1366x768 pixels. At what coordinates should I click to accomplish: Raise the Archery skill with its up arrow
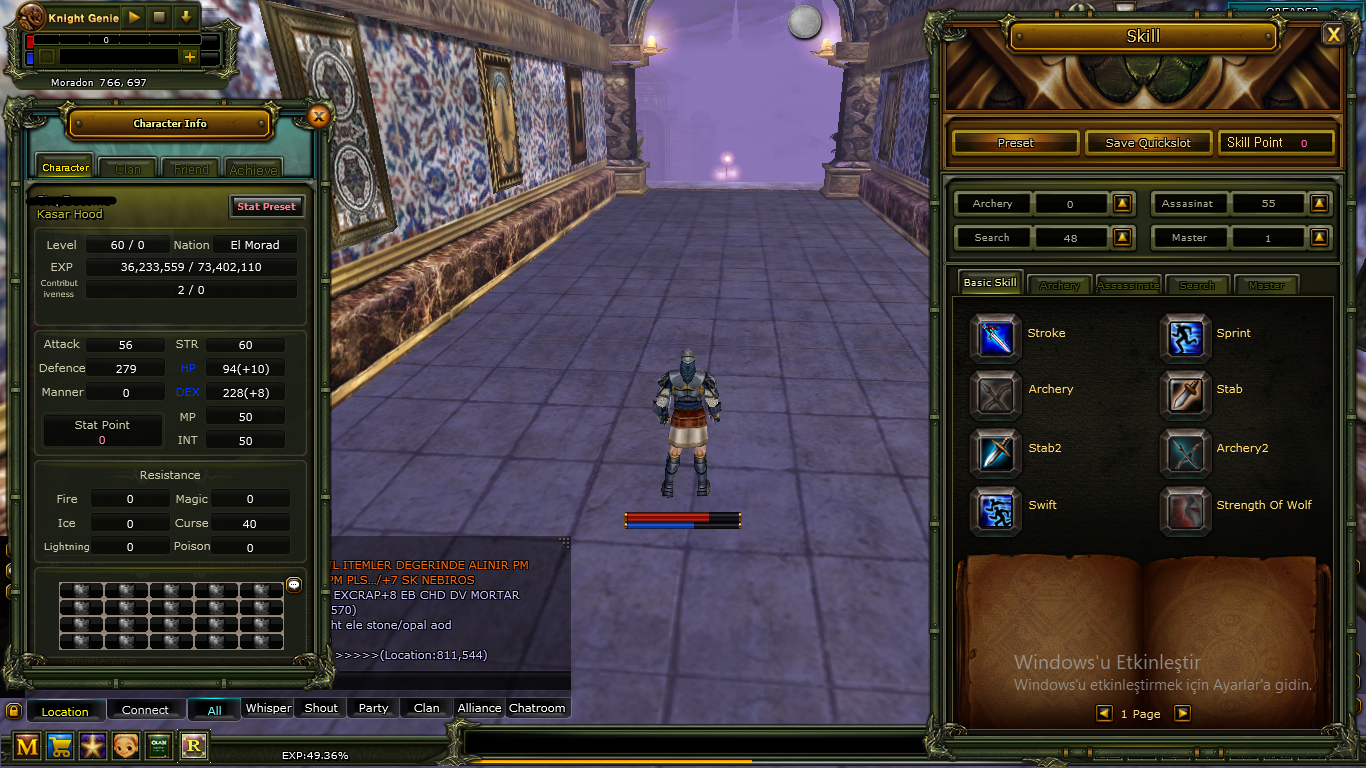pos(1124,203)
